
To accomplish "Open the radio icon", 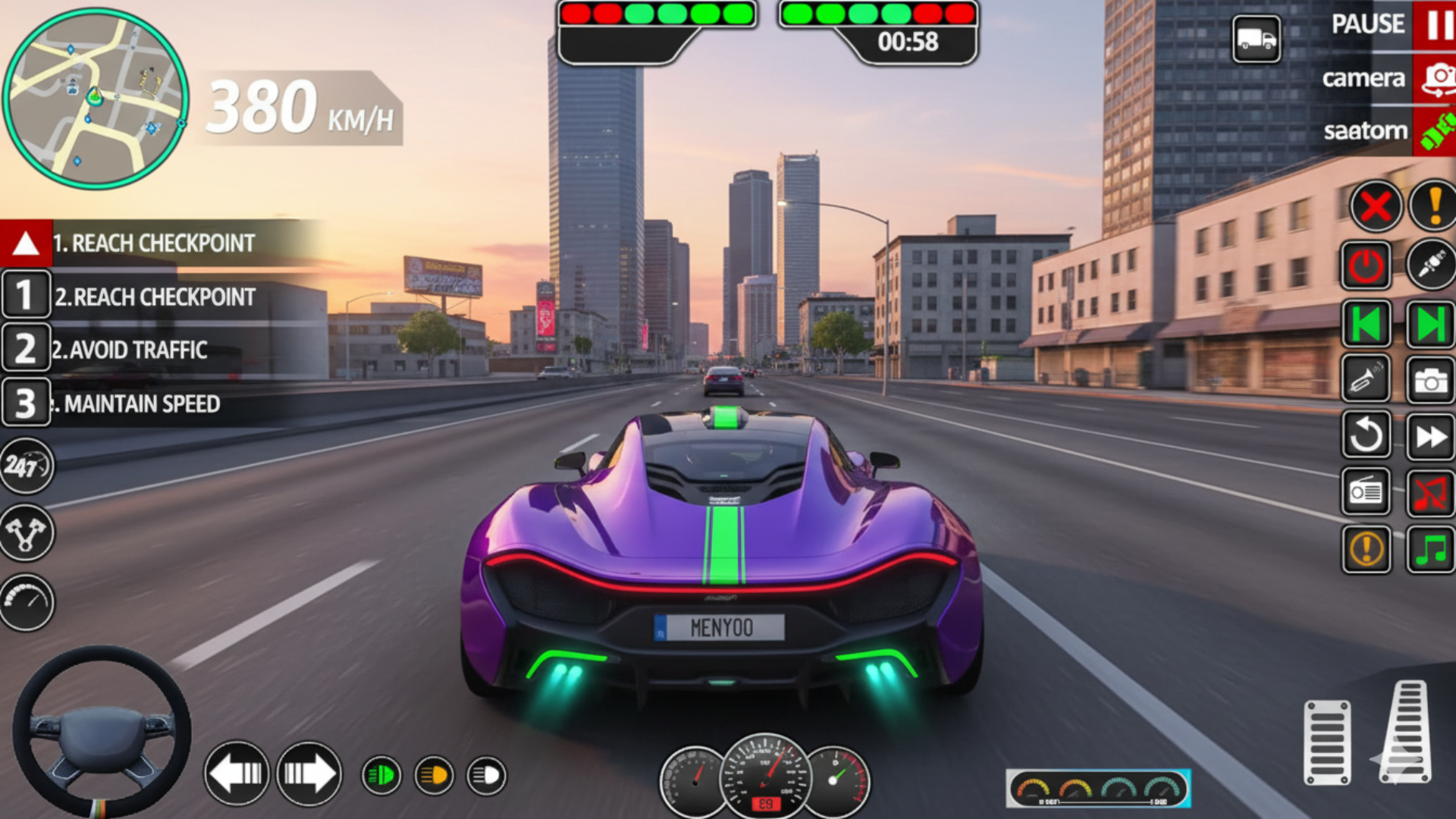I will (x=1366, y=493).
